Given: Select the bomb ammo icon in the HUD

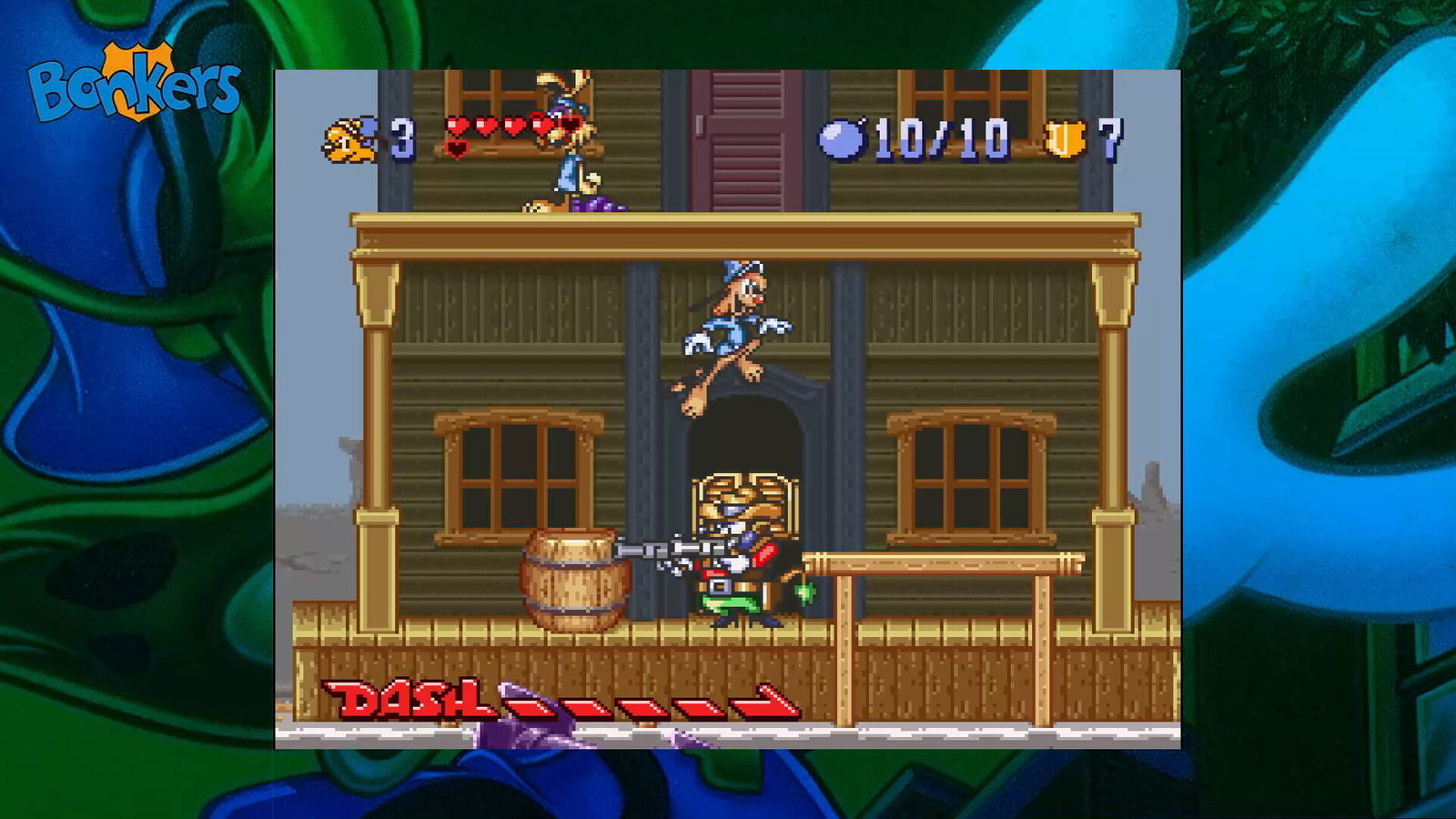Looking at the screenshot, I should 846,138.
